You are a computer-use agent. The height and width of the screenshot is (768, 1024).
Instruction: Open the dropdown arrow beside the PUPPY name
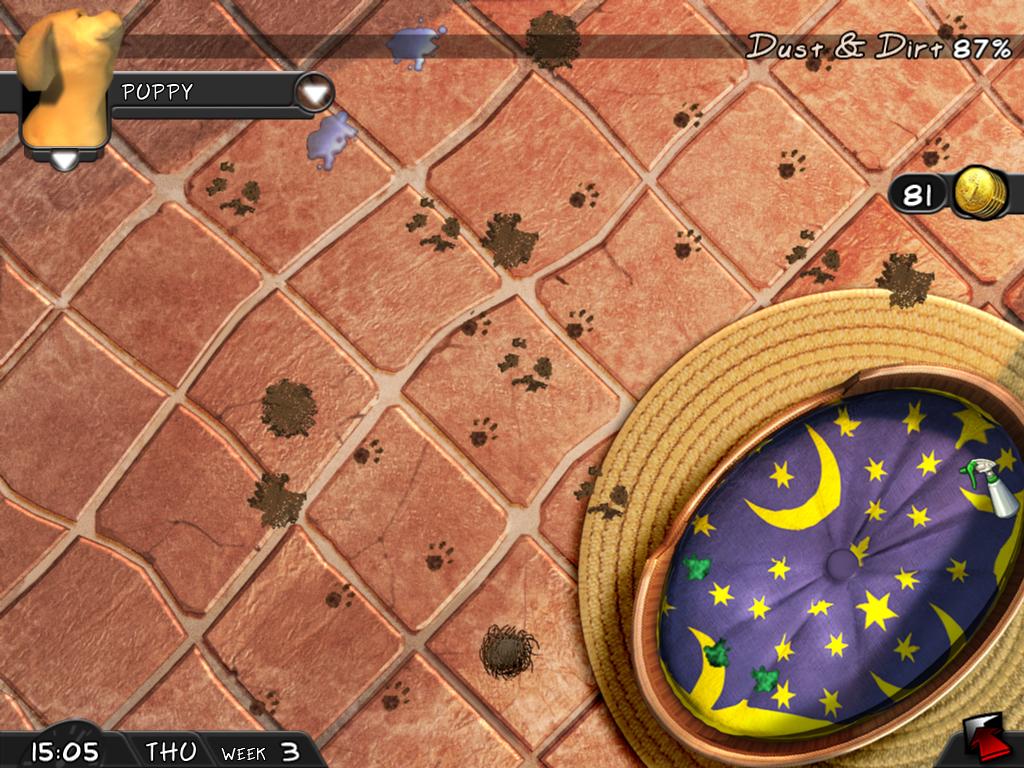click(315, 94)
